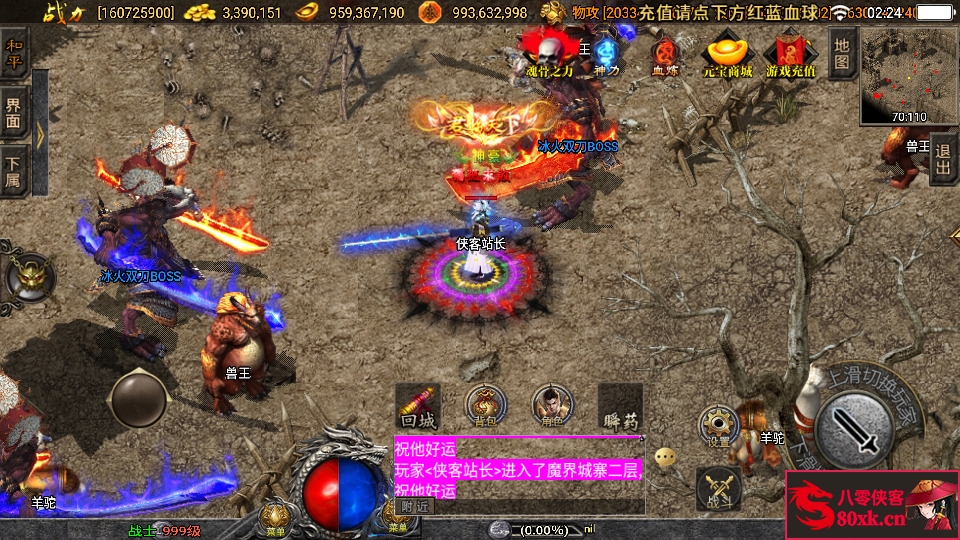Image resolution: width=960 pixels, height=540 pixels.
Task: Use the 回城 return-to-town scroll
Action: click(x=418, y=407)
